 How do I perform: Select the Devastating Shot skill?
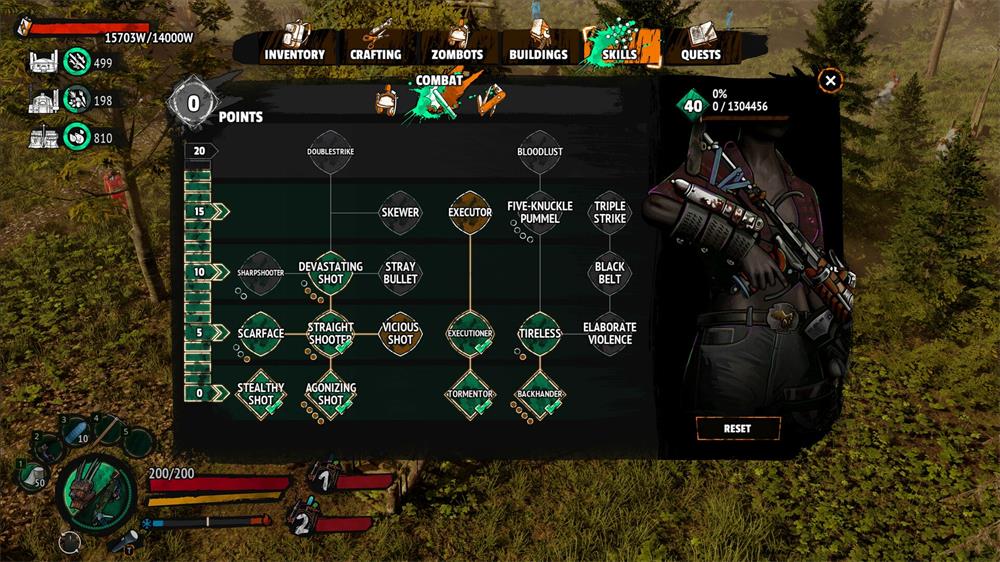(x=331, y=273)
